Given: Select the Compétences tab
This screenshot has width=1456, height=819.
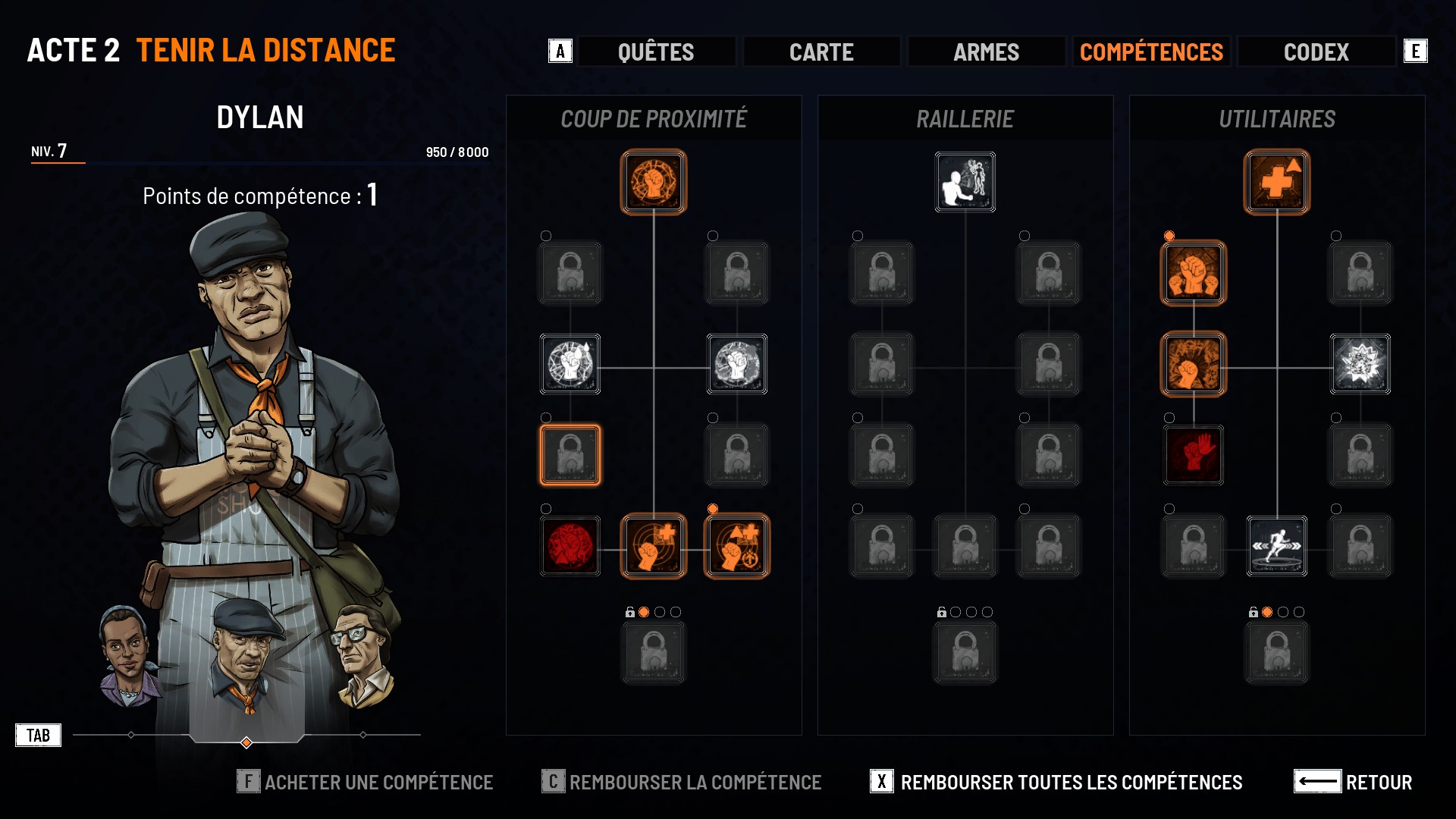Looking at the screenshot, I should tap(1151, 52).
